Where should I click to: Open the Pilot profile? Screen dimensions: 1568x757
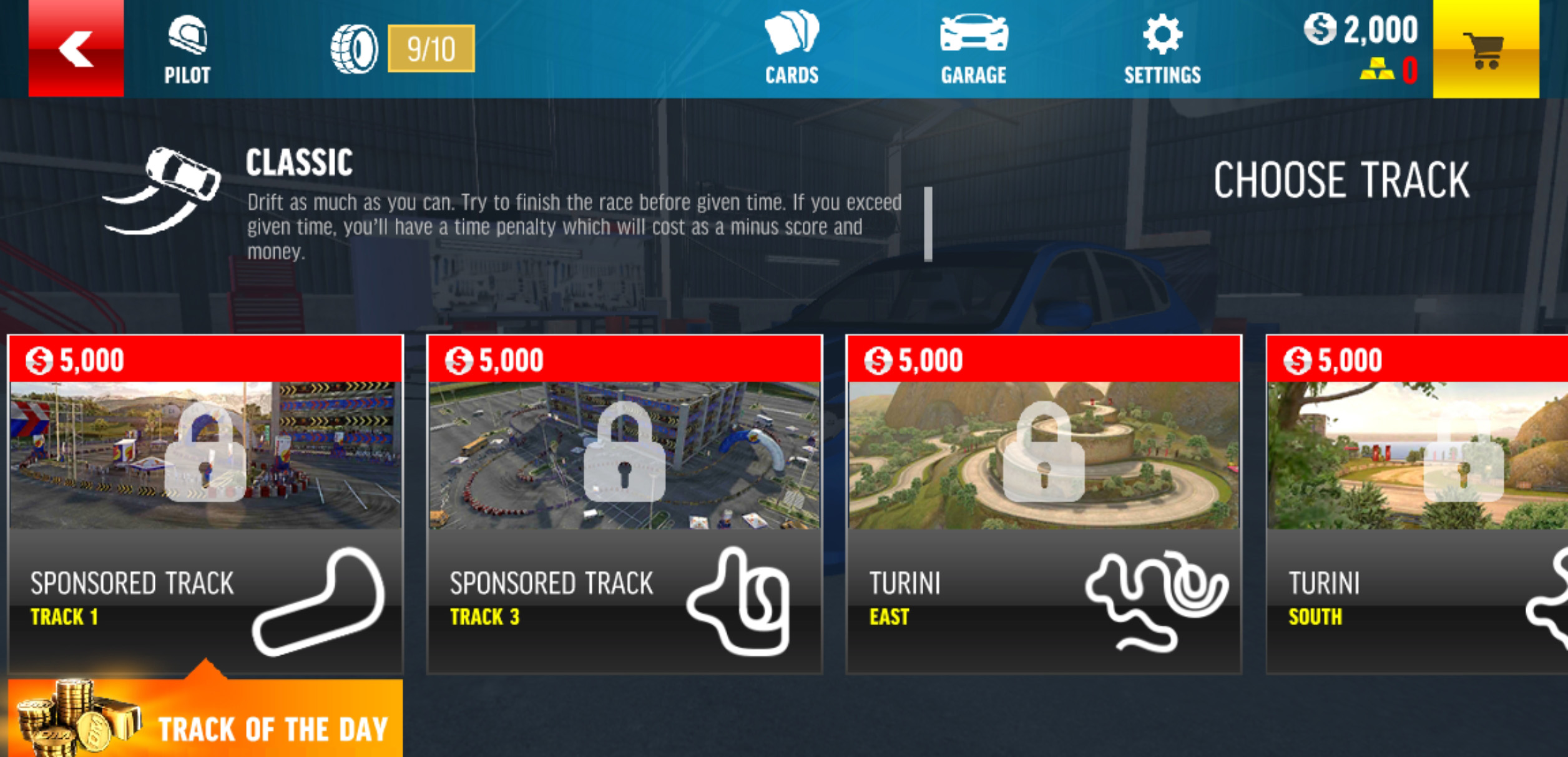pyautogui.click(x=187, y=50)
